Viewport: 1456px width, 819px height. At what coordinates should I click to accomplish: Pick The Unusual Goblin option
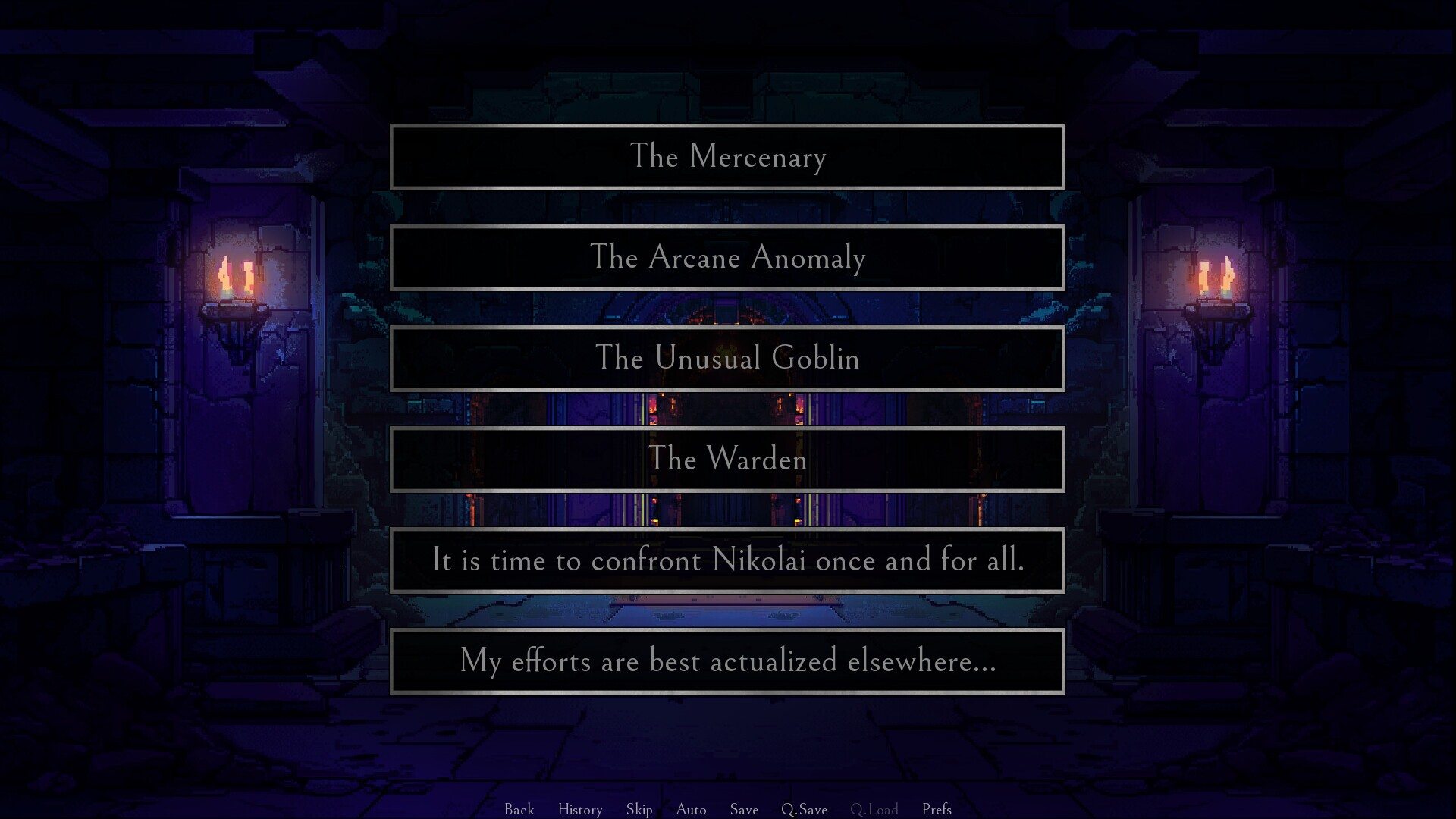pyautogui.click(x=727, y=359)
